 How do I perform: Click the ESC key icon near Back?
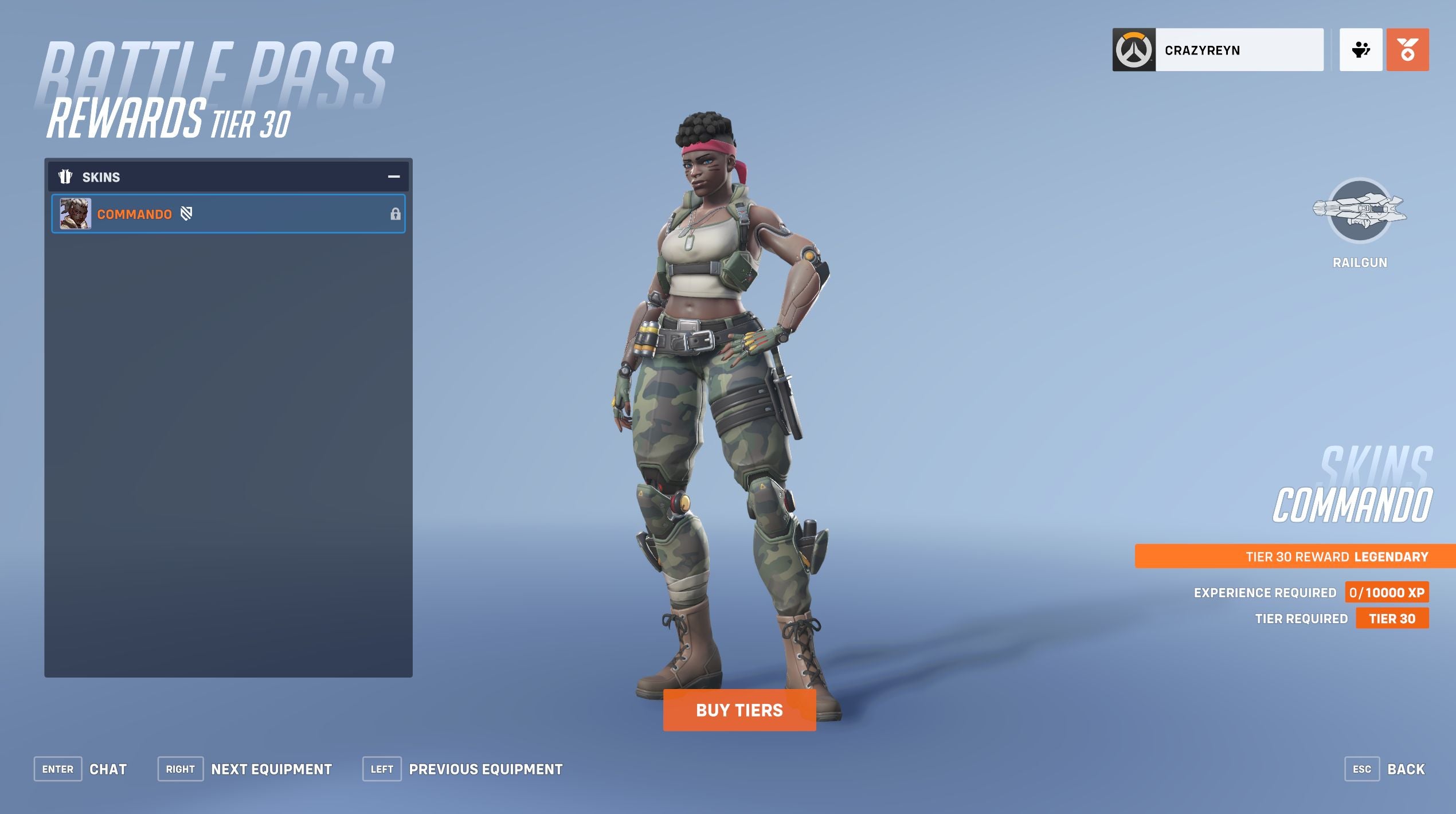(1363, 769)
